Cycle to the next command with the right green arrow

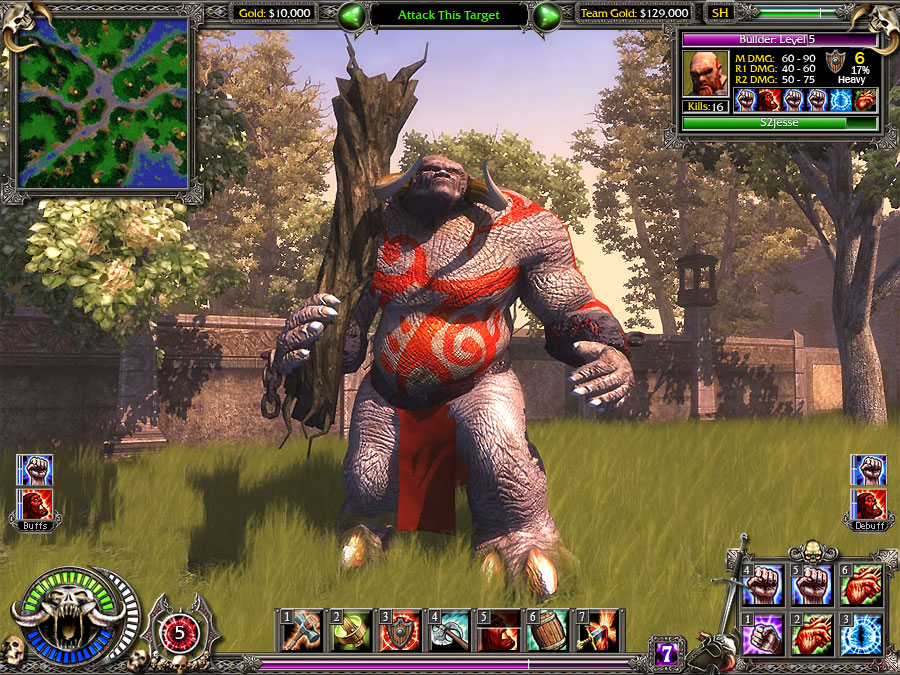pyautogui.click(x=546, y=15)
